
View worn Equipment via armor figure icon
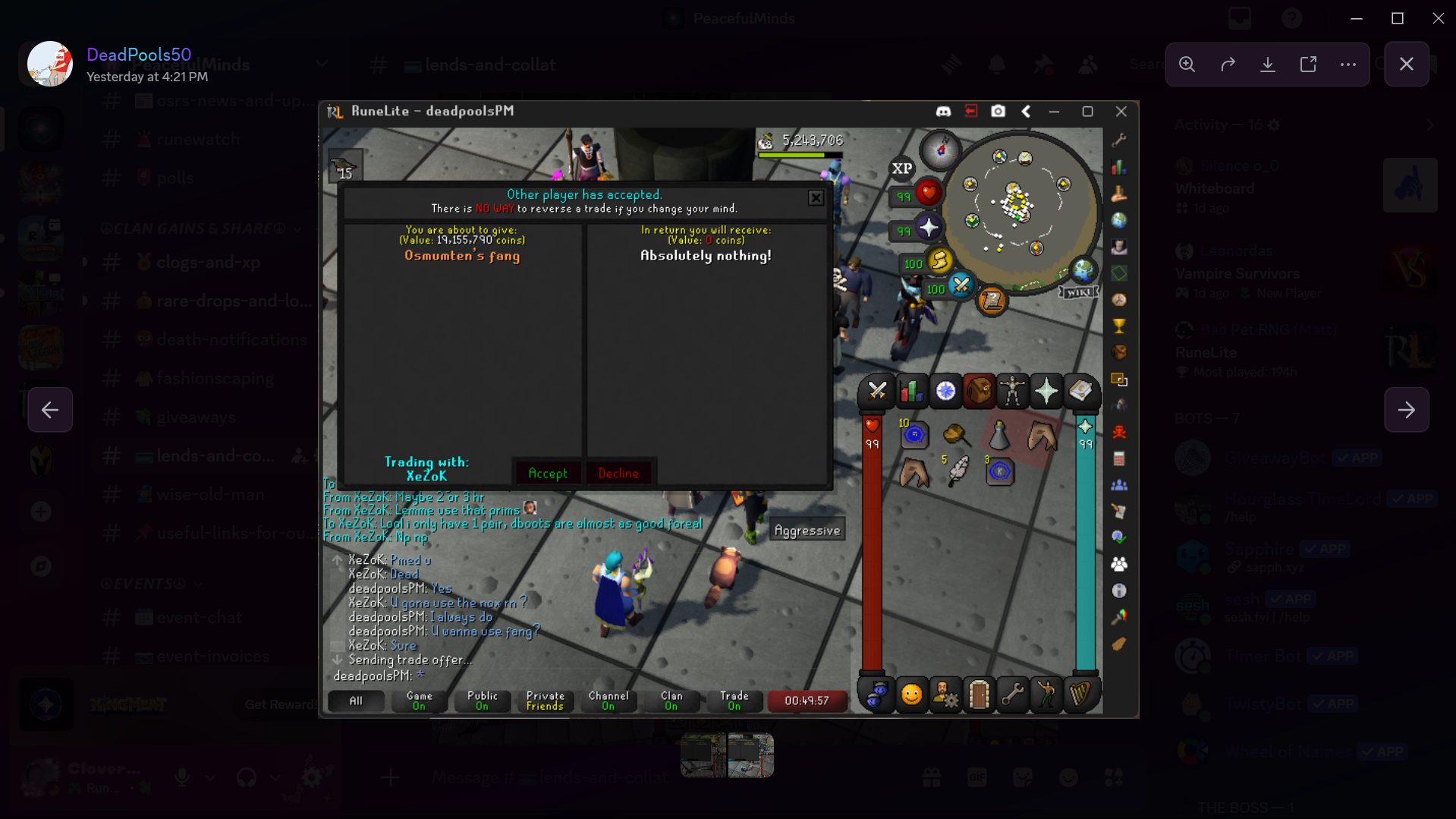[1012, 391]
